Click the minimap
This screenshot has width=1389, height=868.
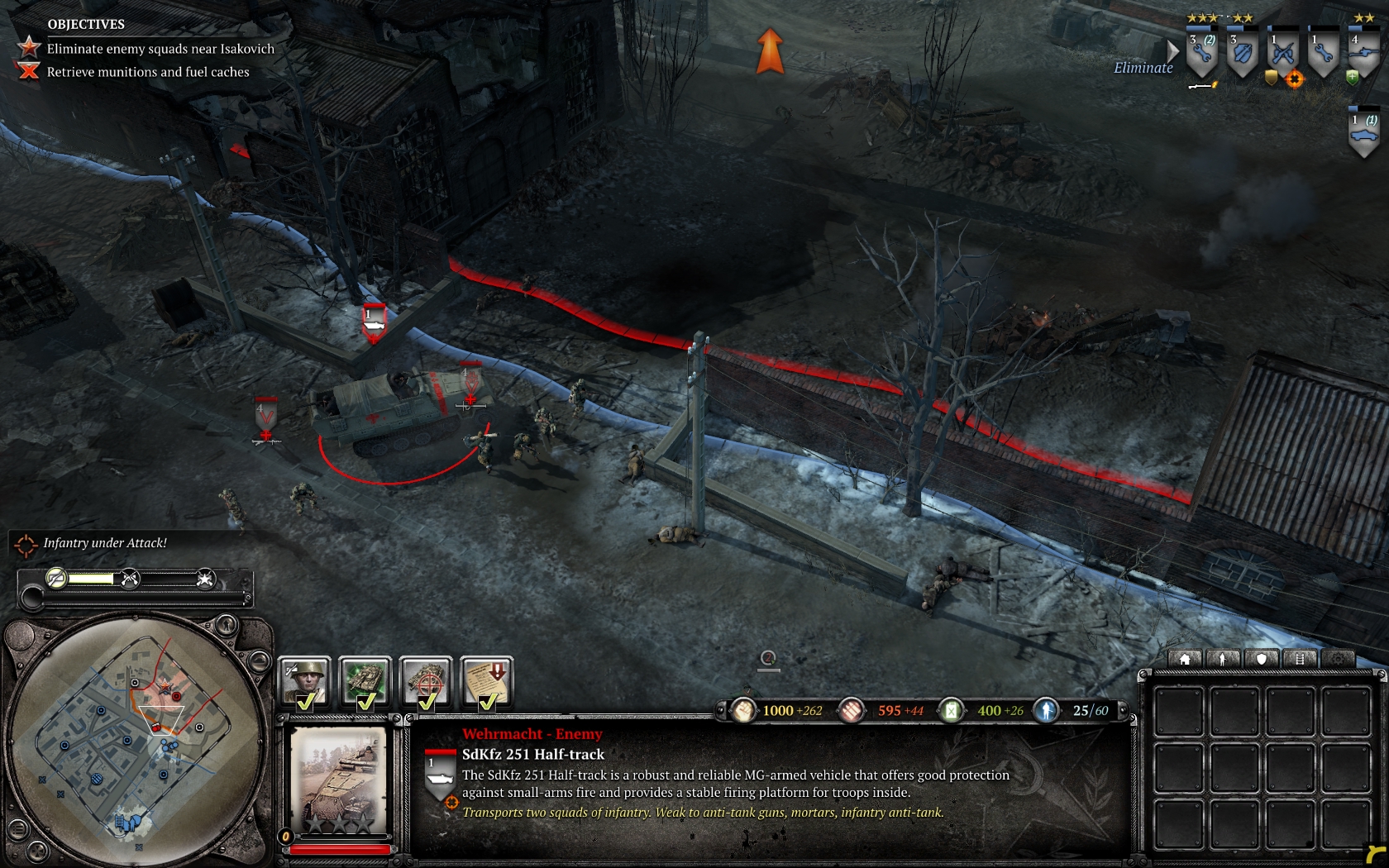pos(136,740)
